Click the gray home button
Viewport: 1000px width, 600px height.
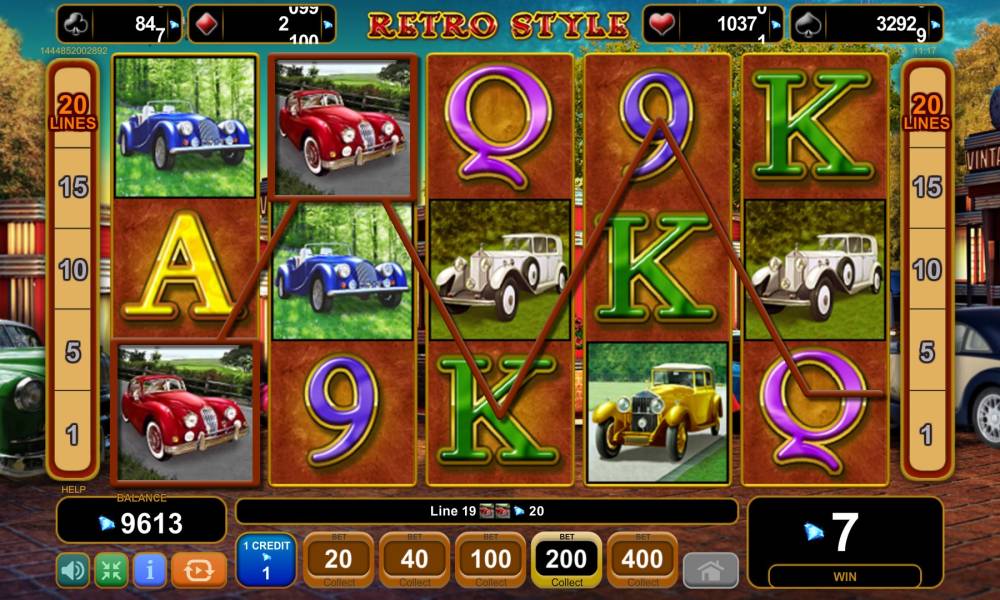coord(710,570)
